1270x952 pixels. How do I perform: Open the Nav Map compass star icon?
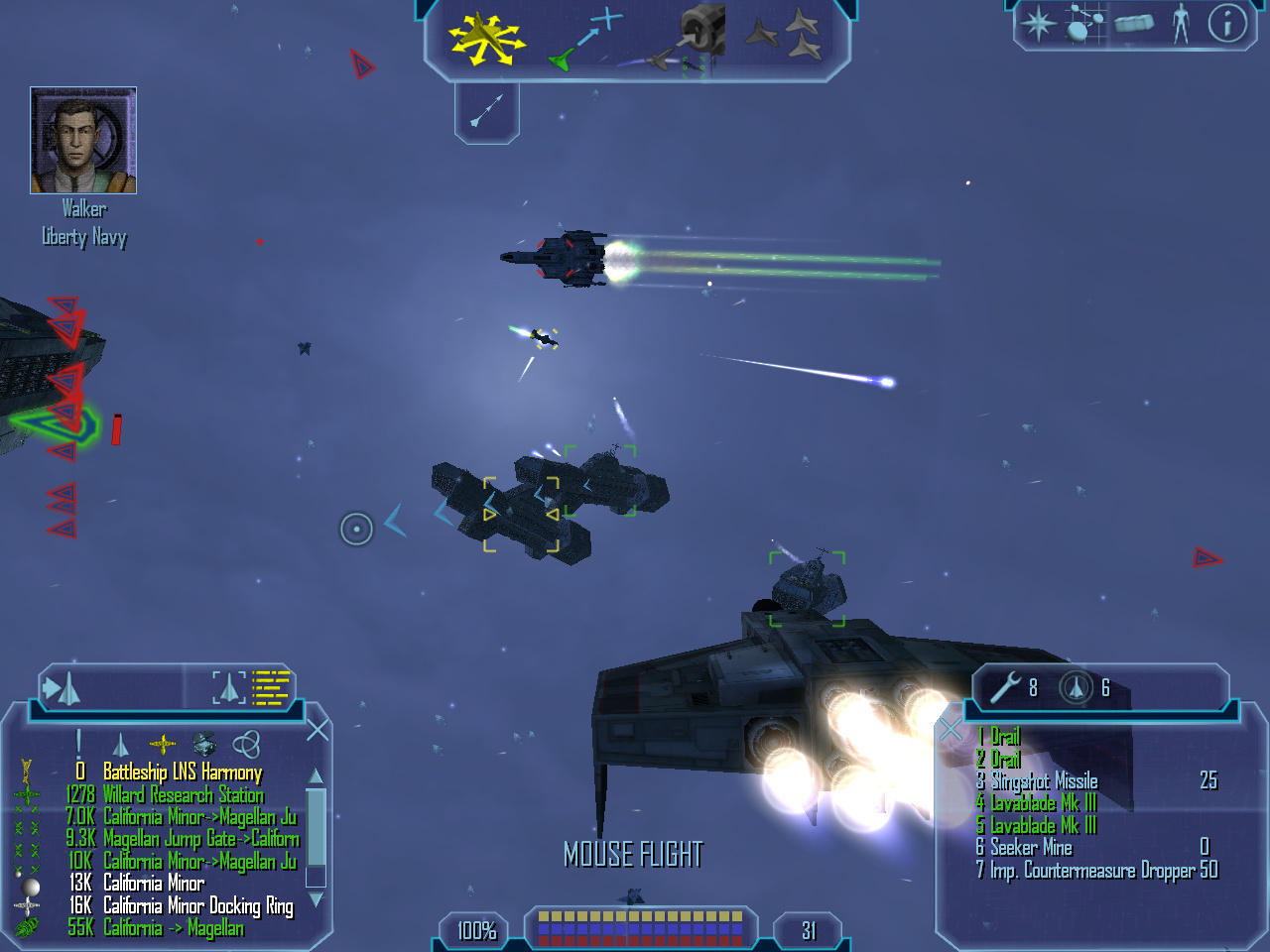coord(1039,23)
